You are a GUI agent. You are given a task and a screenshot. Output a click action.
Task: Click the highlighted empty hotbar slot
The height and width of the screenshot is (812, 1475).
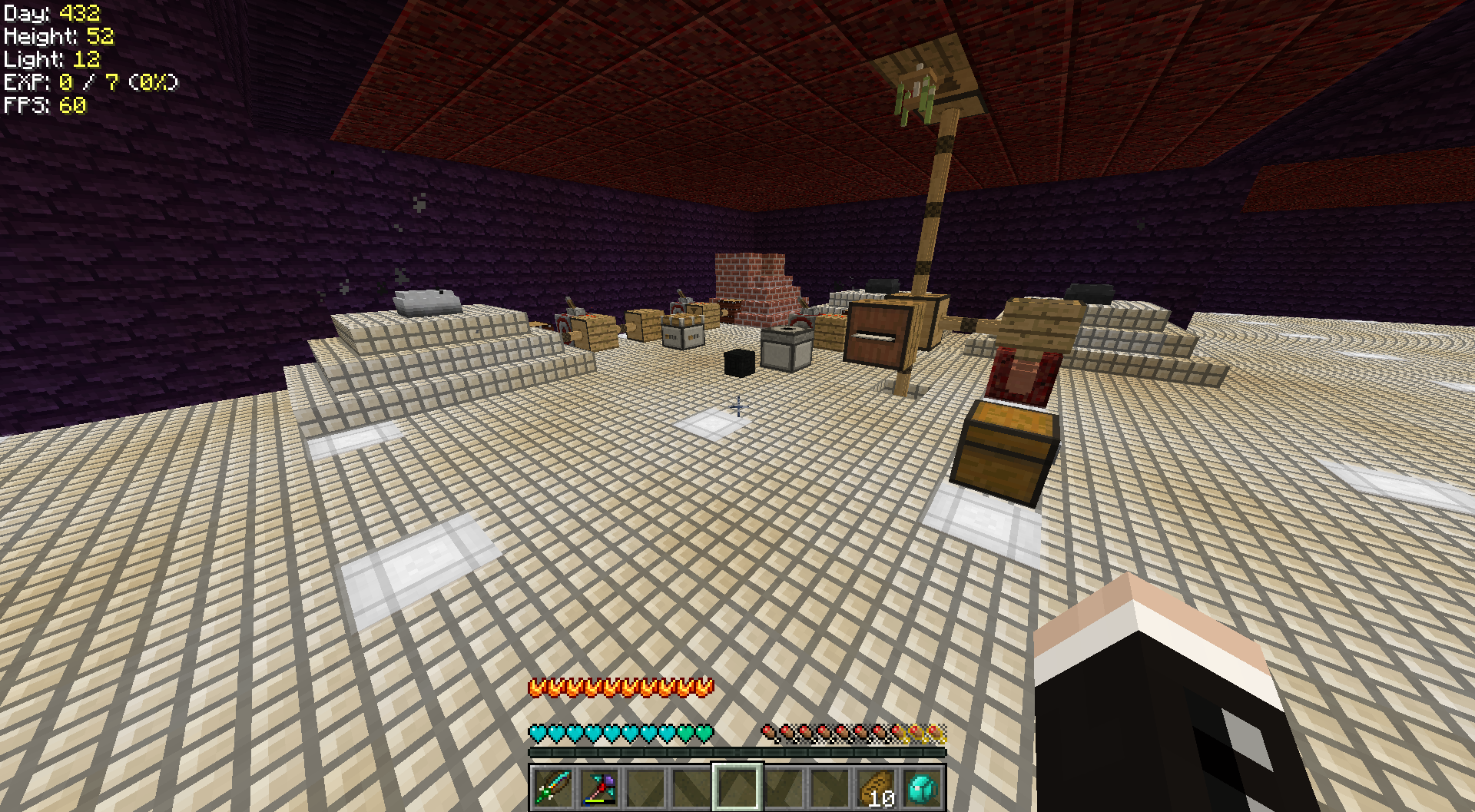(737, 787)
